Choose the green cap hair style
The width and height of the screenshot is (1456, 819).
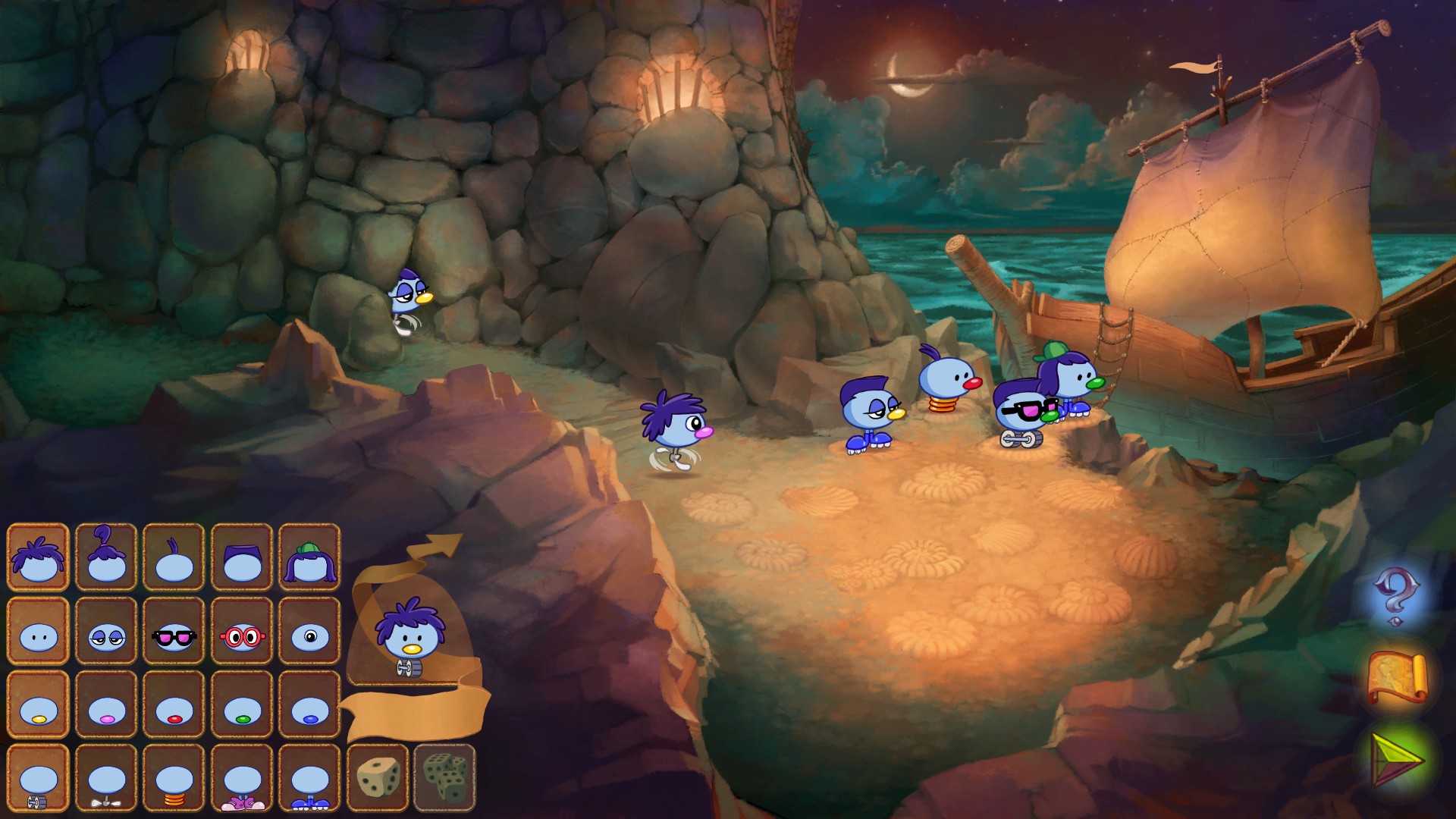click(309, 557)
